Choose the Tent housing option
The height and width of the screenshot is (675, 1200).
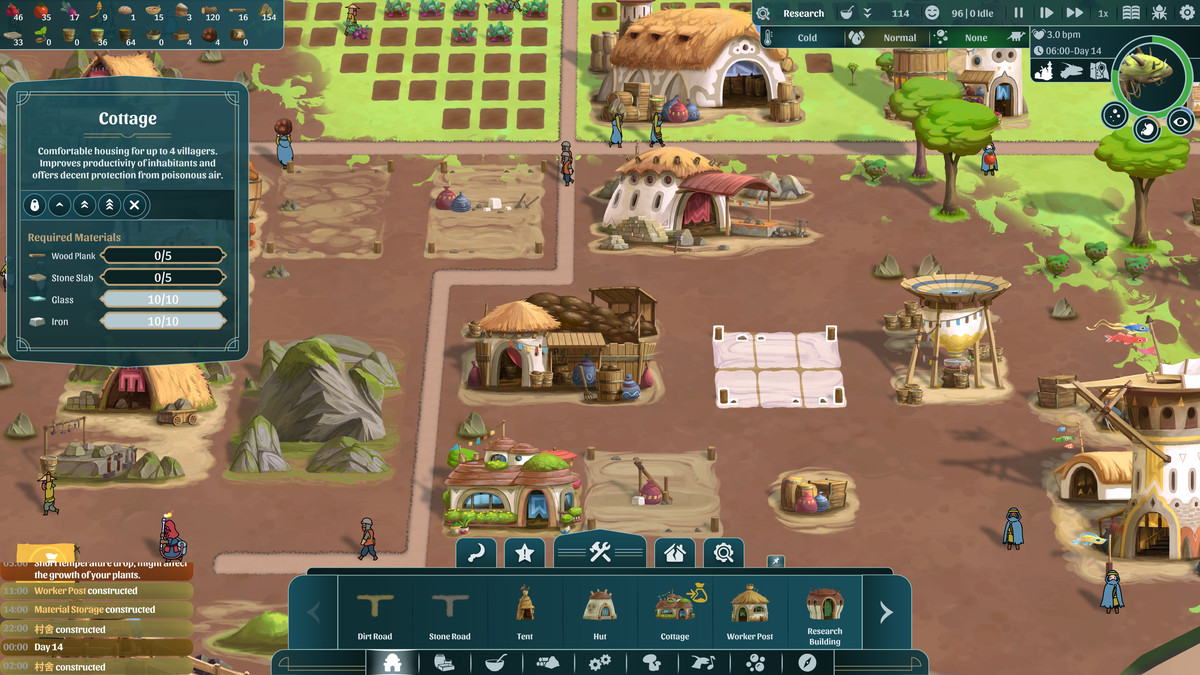pyautogui.click(x=525, y=611)
